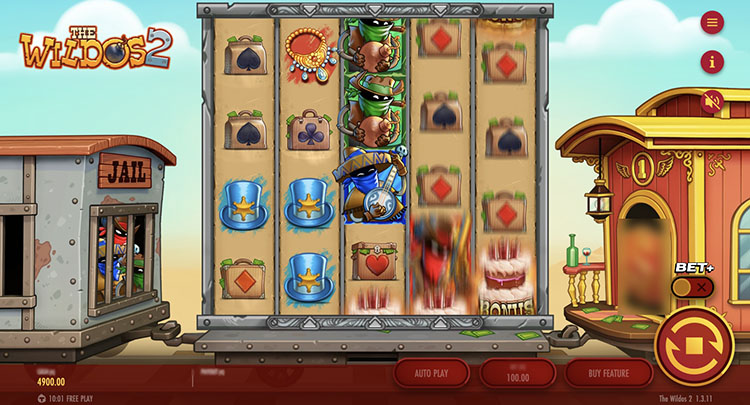The image size is (750, 405).
Task: Open the Auto Play options
Action: click(431, 373)
